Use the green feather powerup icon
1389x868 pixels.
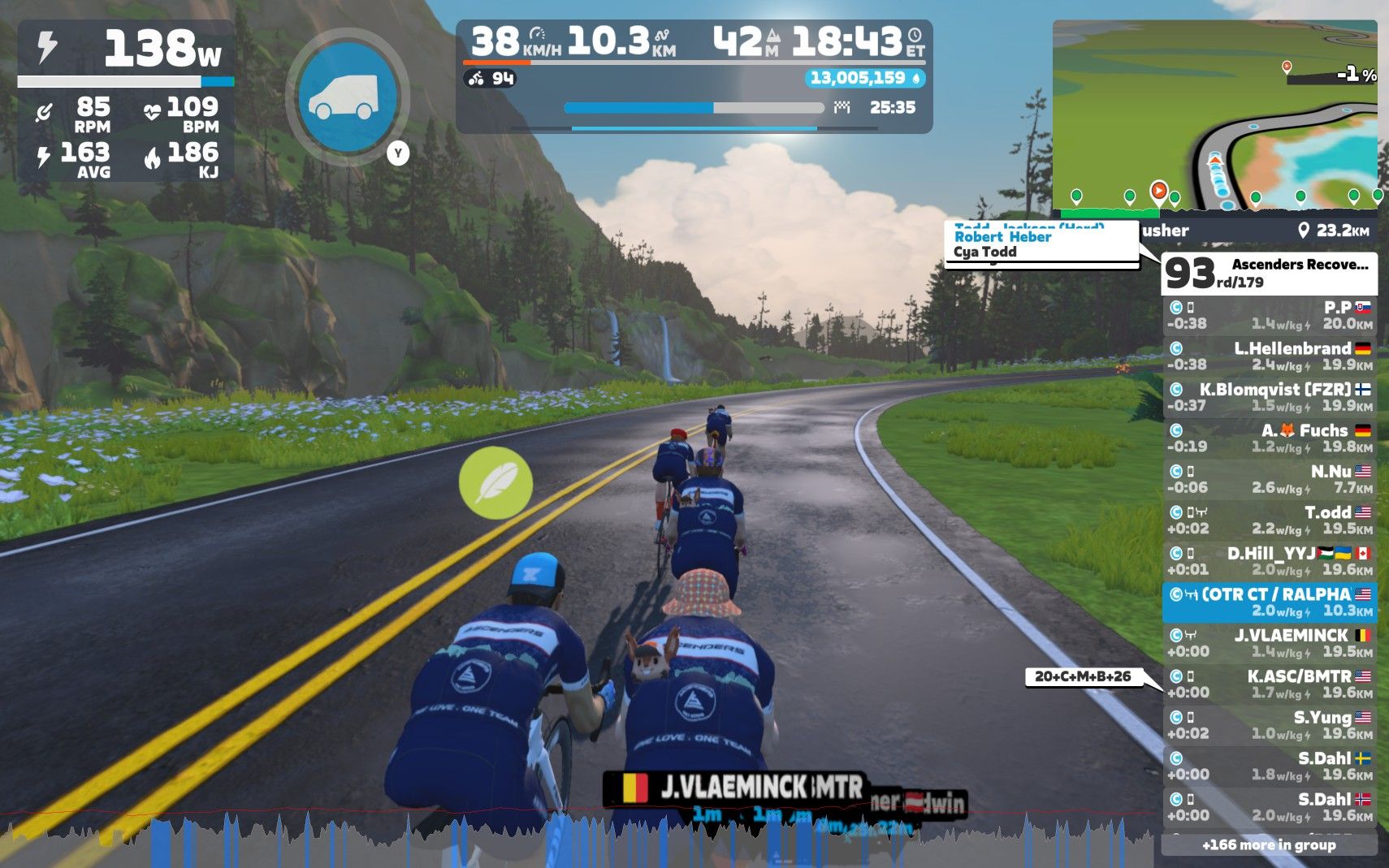[x=495, y=483]
